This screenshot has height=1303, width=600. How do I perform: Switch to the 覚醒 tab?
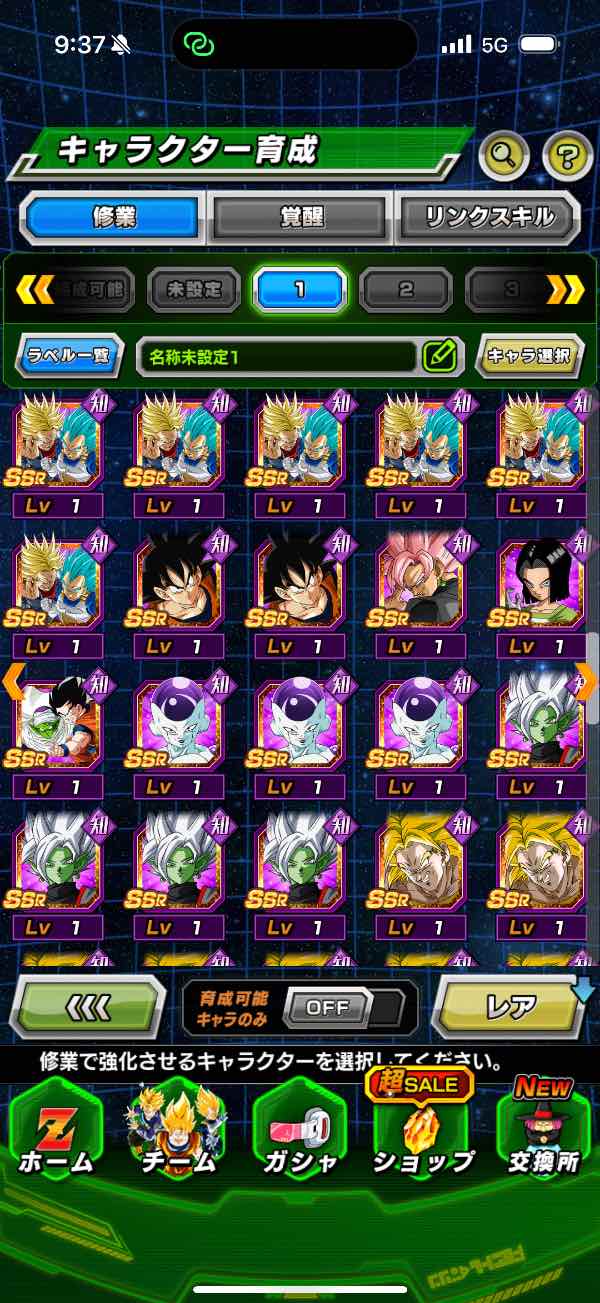pyautogui.click(x=301, y=217)
